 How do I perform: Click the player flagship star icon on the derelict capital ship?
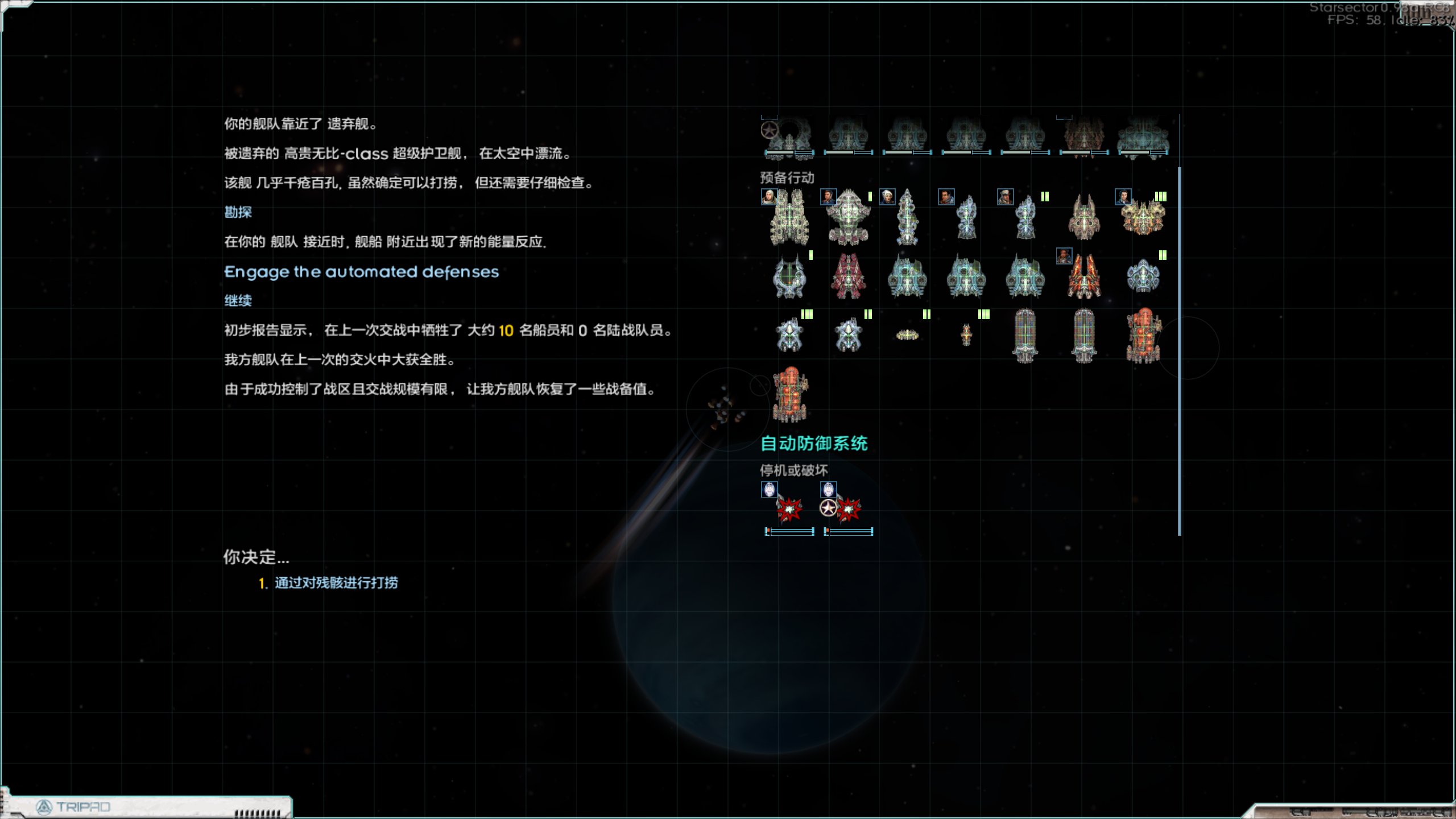769,129
